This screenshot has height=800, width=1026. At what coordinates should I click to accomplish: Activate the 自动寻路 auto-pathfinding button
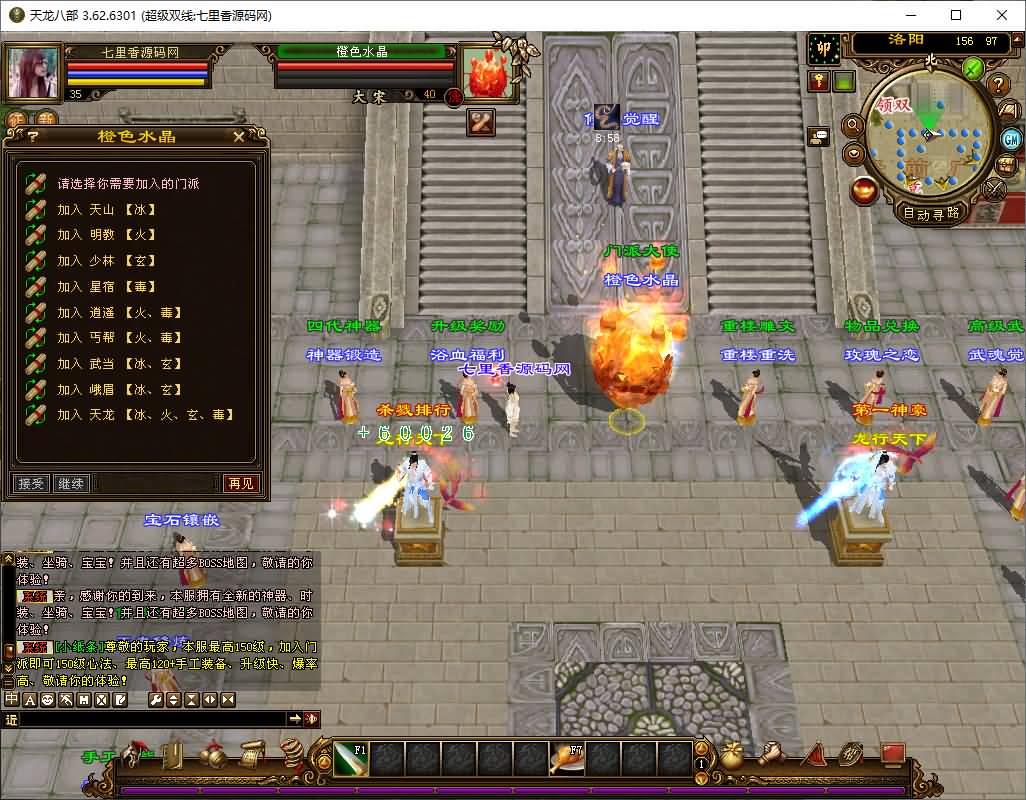(x=931, y=212)
